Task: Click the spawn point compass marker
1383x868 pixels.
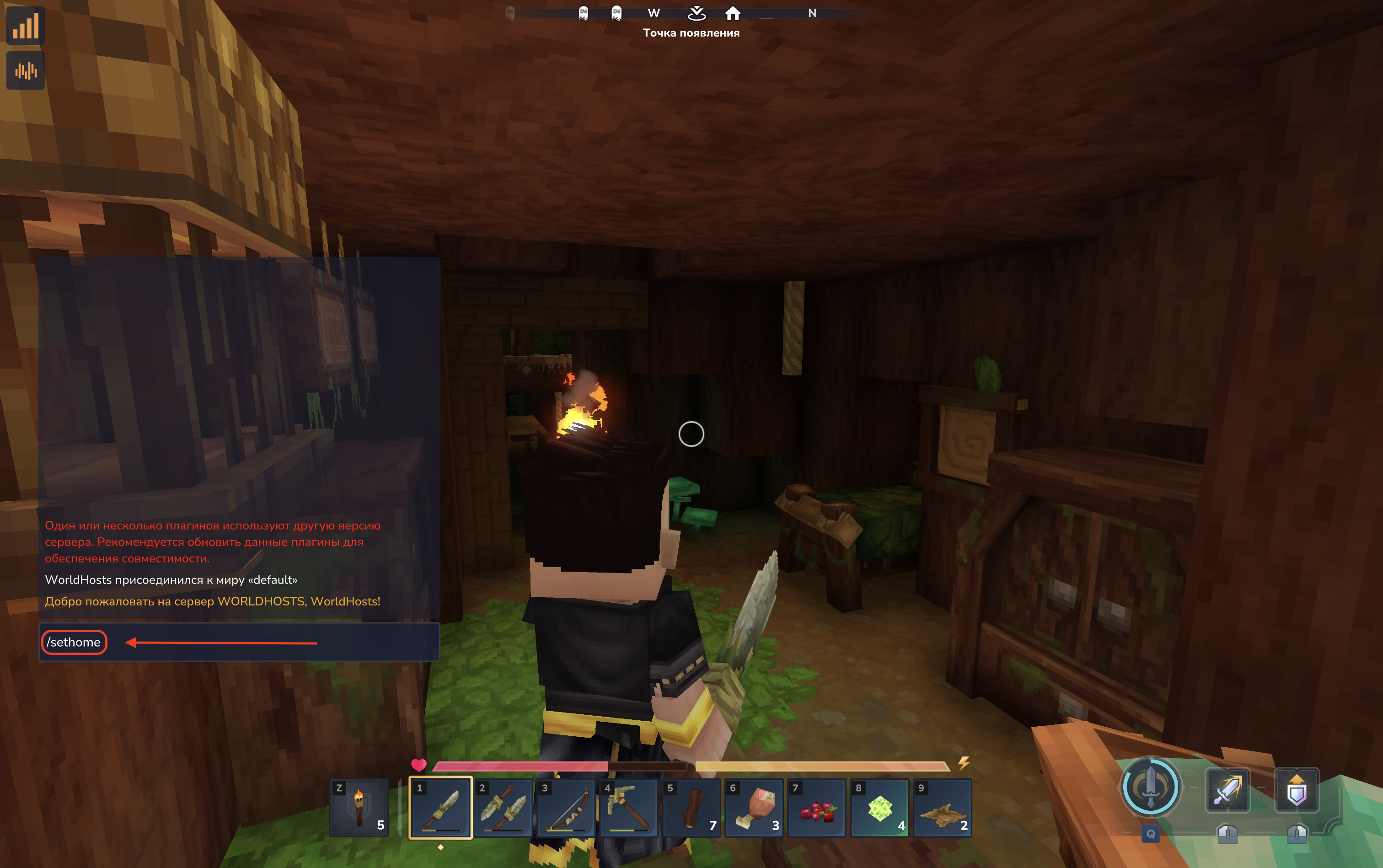Action: [x=697, y=13]
